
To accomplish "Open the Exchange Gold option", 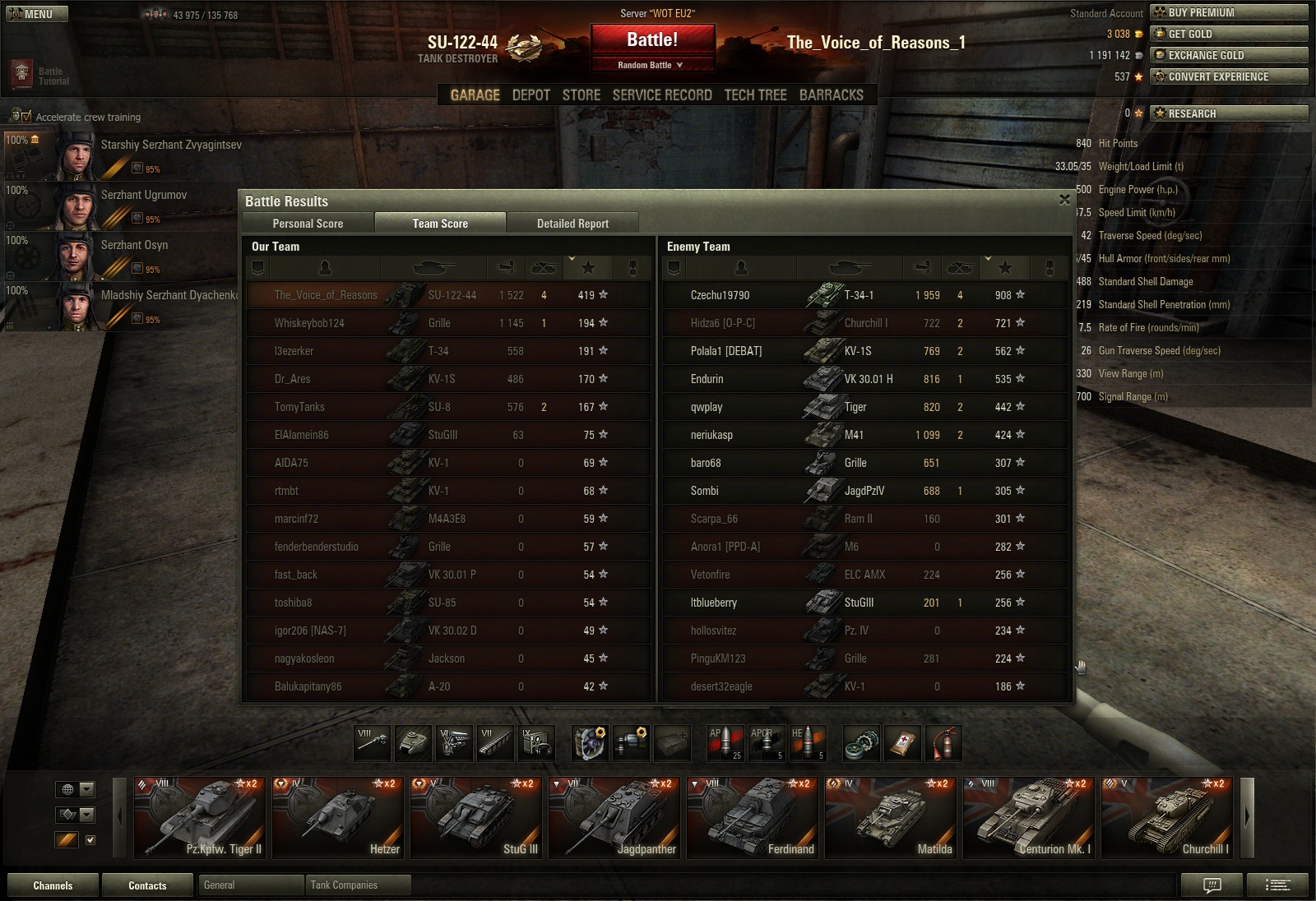I will [1229, 55].
